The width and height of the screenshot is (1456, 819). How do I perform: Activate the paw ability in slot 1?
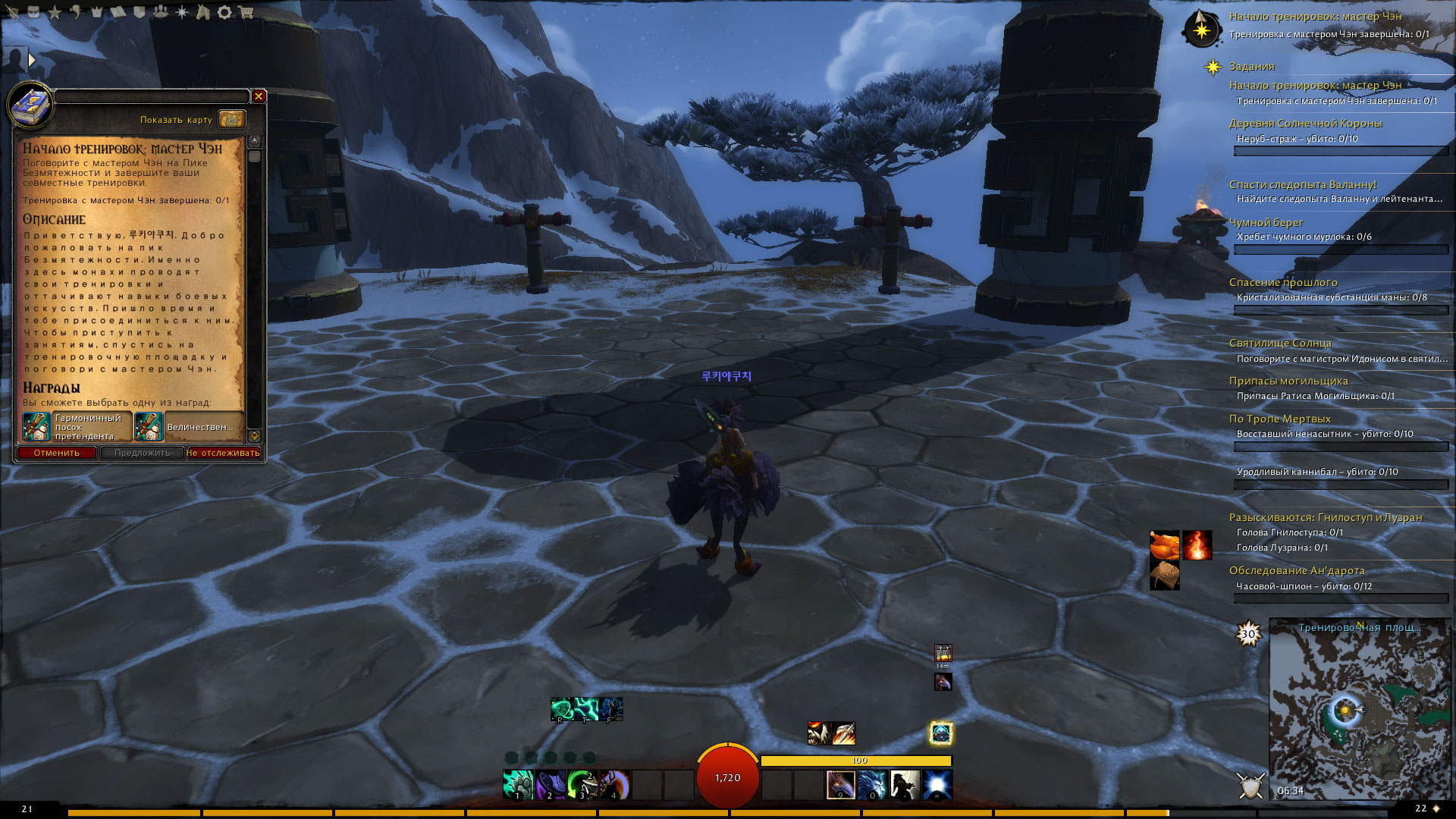[518, 785]
